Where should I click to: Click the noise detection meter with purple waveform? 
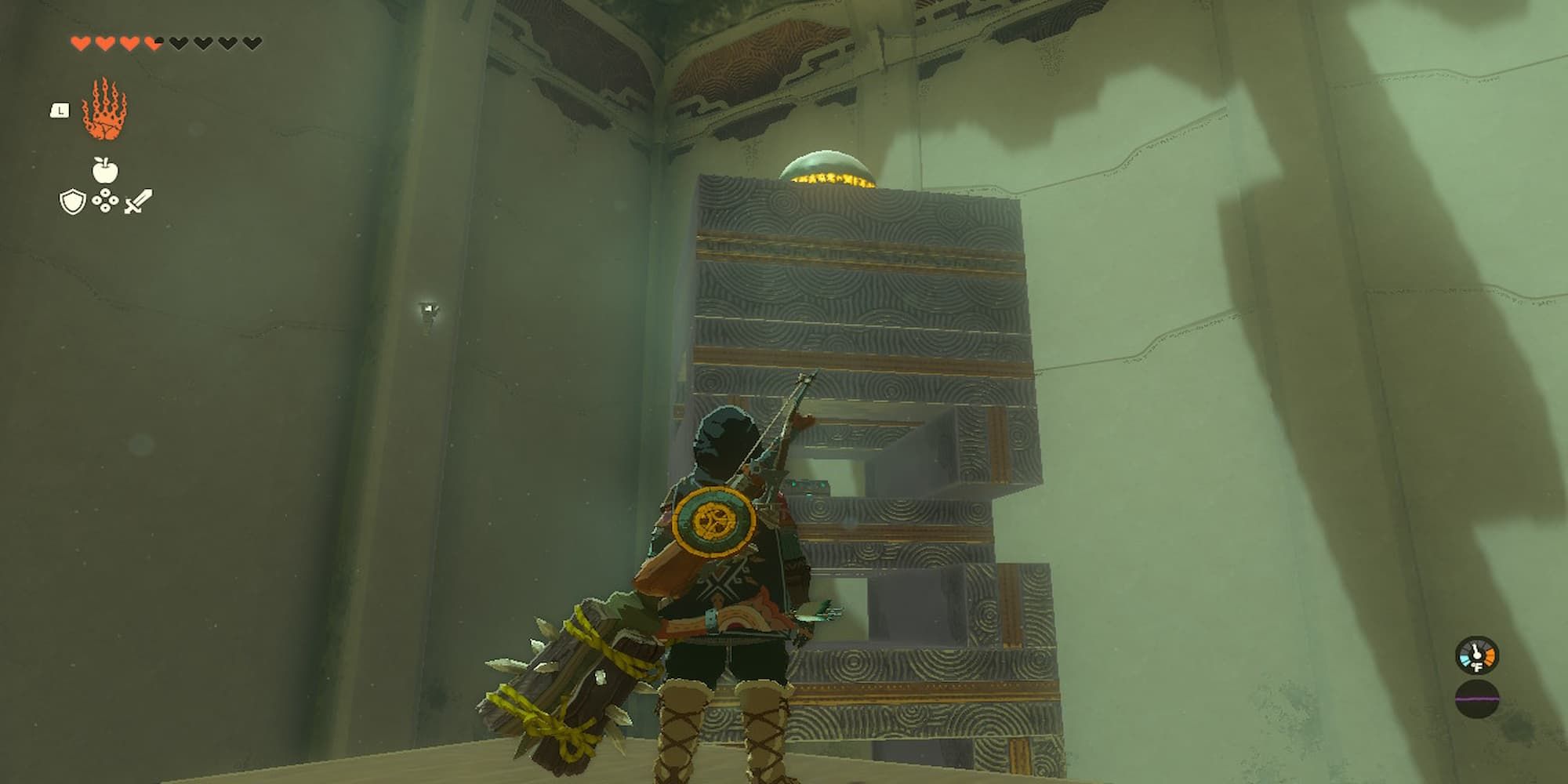[x=1477, y=699]
